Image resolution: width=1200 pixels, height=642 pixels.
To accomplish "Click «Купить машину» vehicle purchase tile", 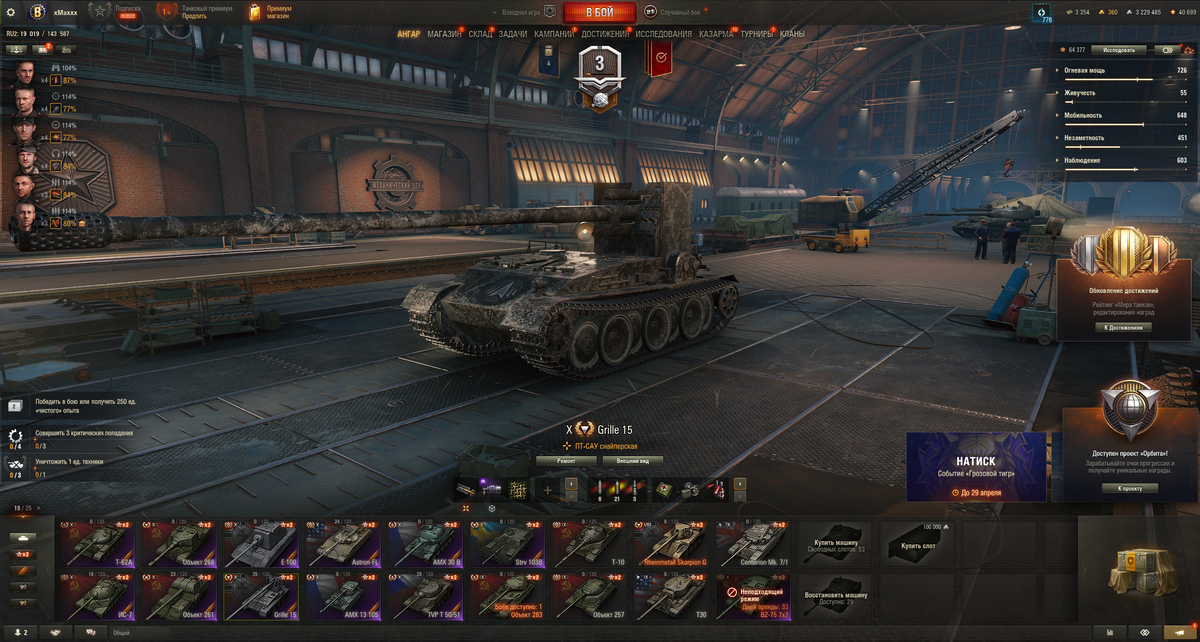I will (833, 543).
